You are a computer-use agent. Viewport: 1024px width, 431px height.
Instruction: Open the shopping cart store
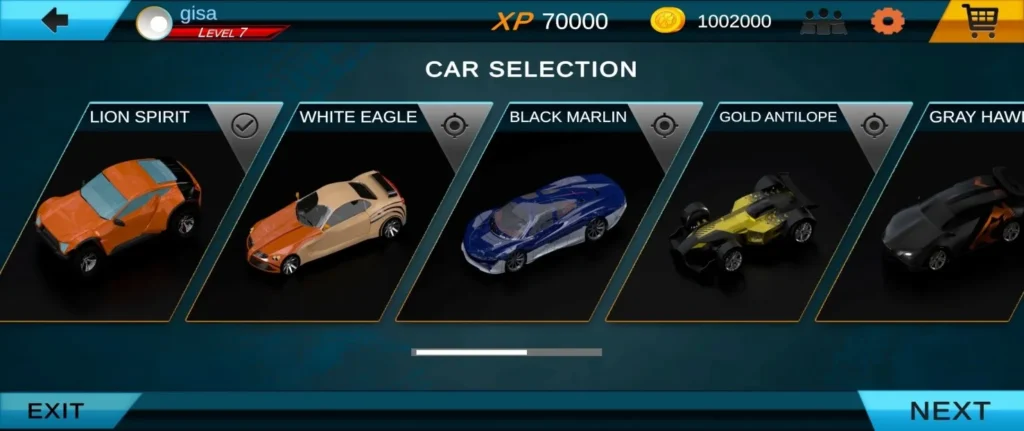click(979, 20)
